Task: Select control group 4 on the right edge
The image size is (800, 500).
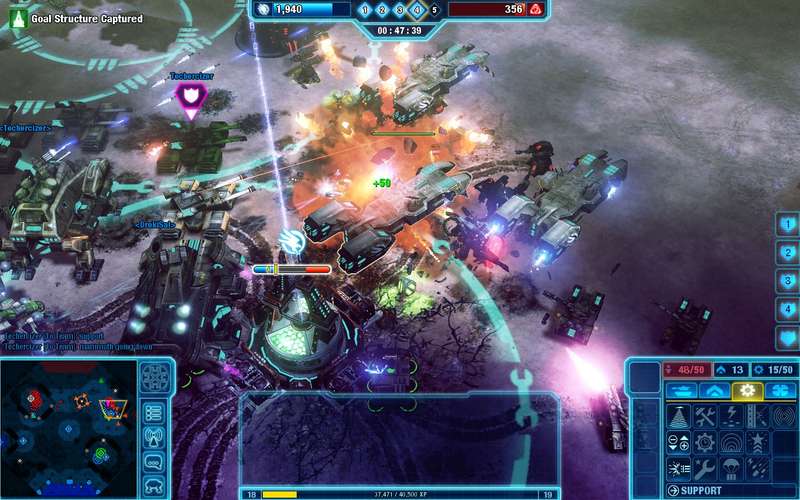Action: point(788,309)
